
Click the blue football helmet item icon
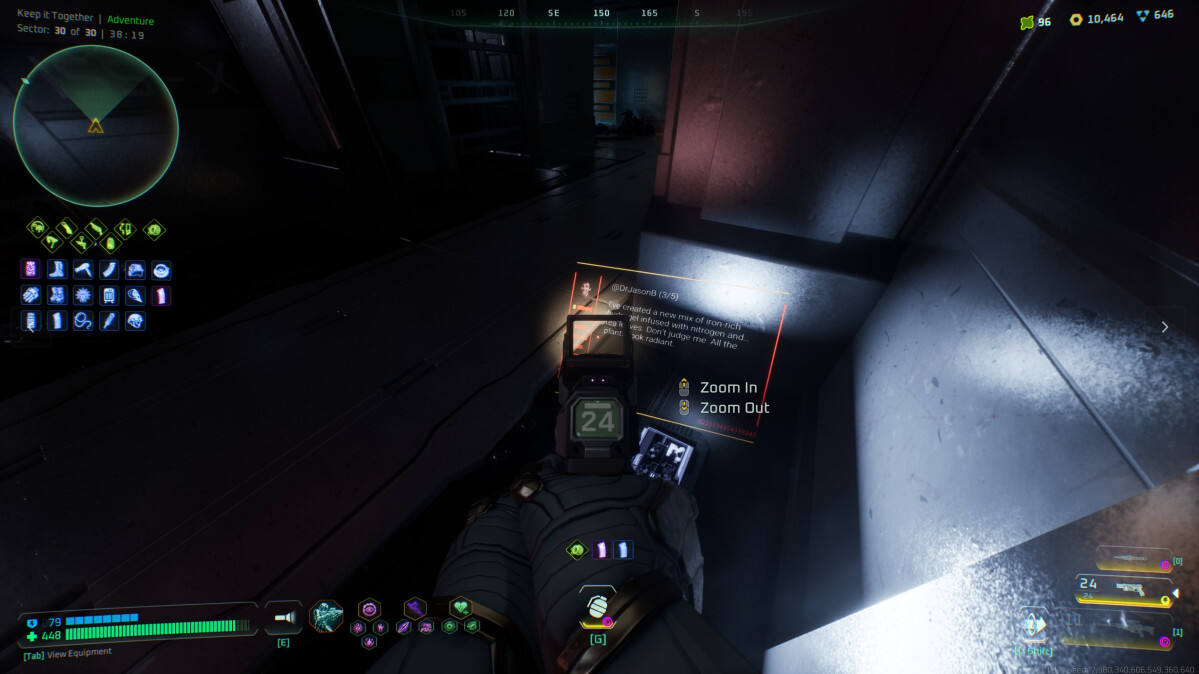[135, 321]
